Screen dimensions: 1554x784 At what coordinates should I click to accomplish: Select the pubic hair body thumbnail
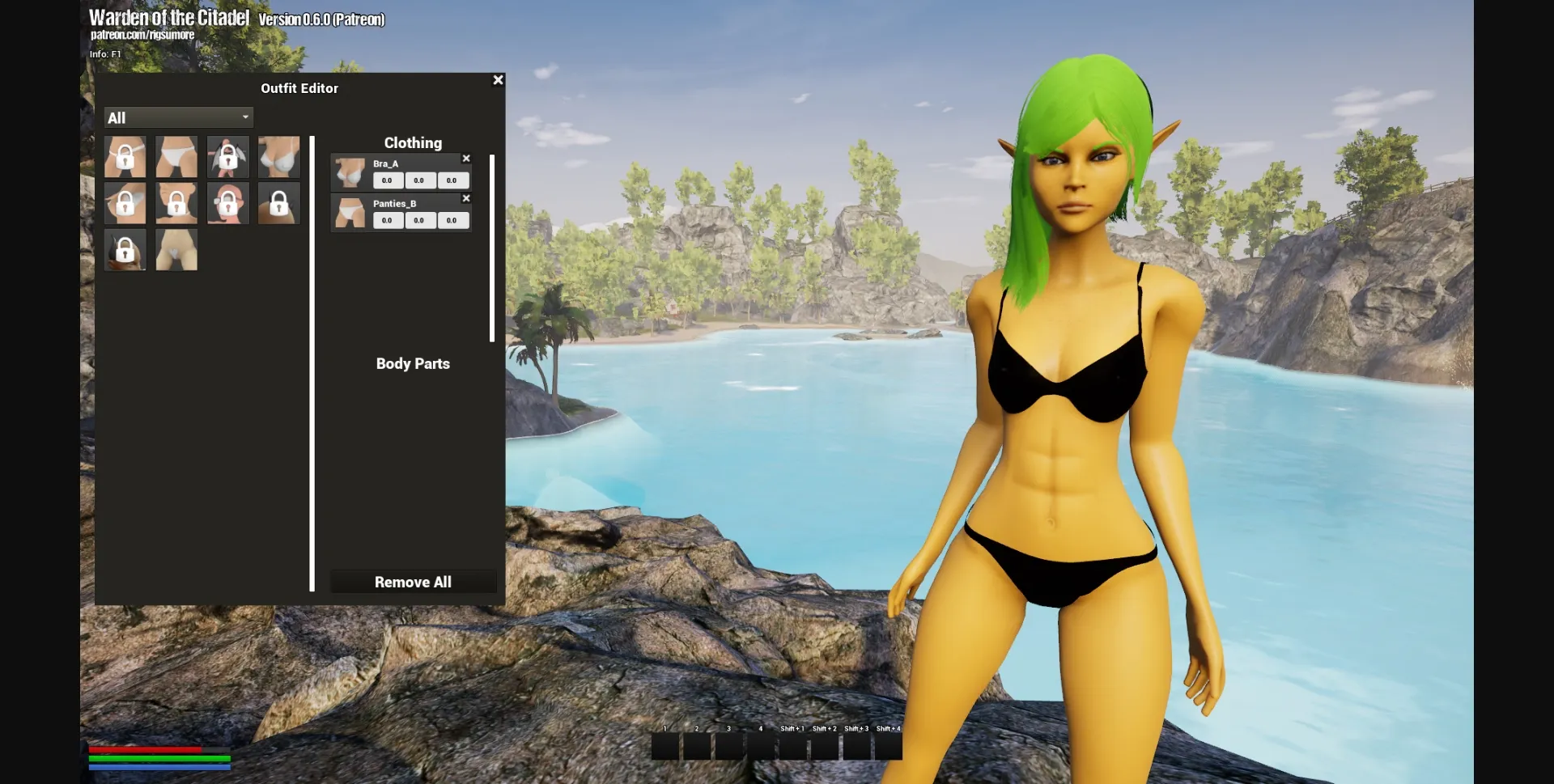pos(176,249)
